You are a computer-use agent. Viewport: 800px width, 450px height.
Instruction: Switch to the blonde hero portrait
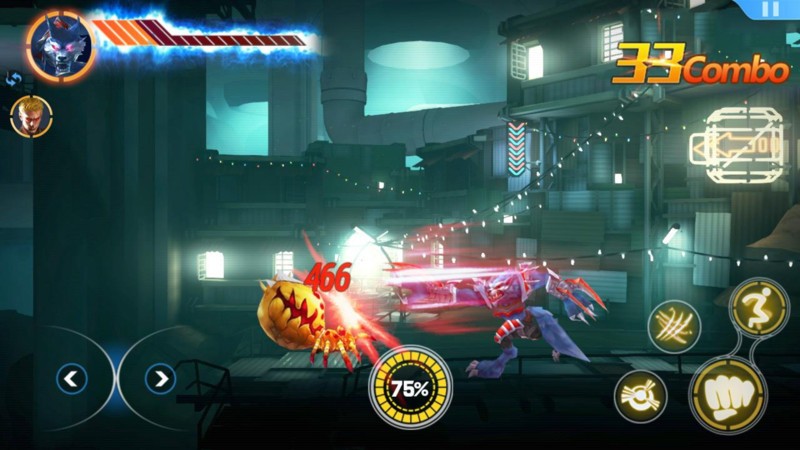click(31, 116)
